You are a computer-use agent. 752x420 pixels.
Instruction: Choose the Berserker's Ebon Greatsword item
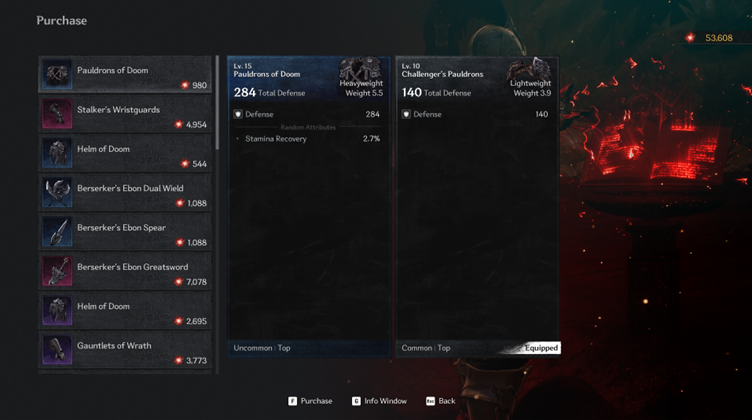[x=125, y=271]
